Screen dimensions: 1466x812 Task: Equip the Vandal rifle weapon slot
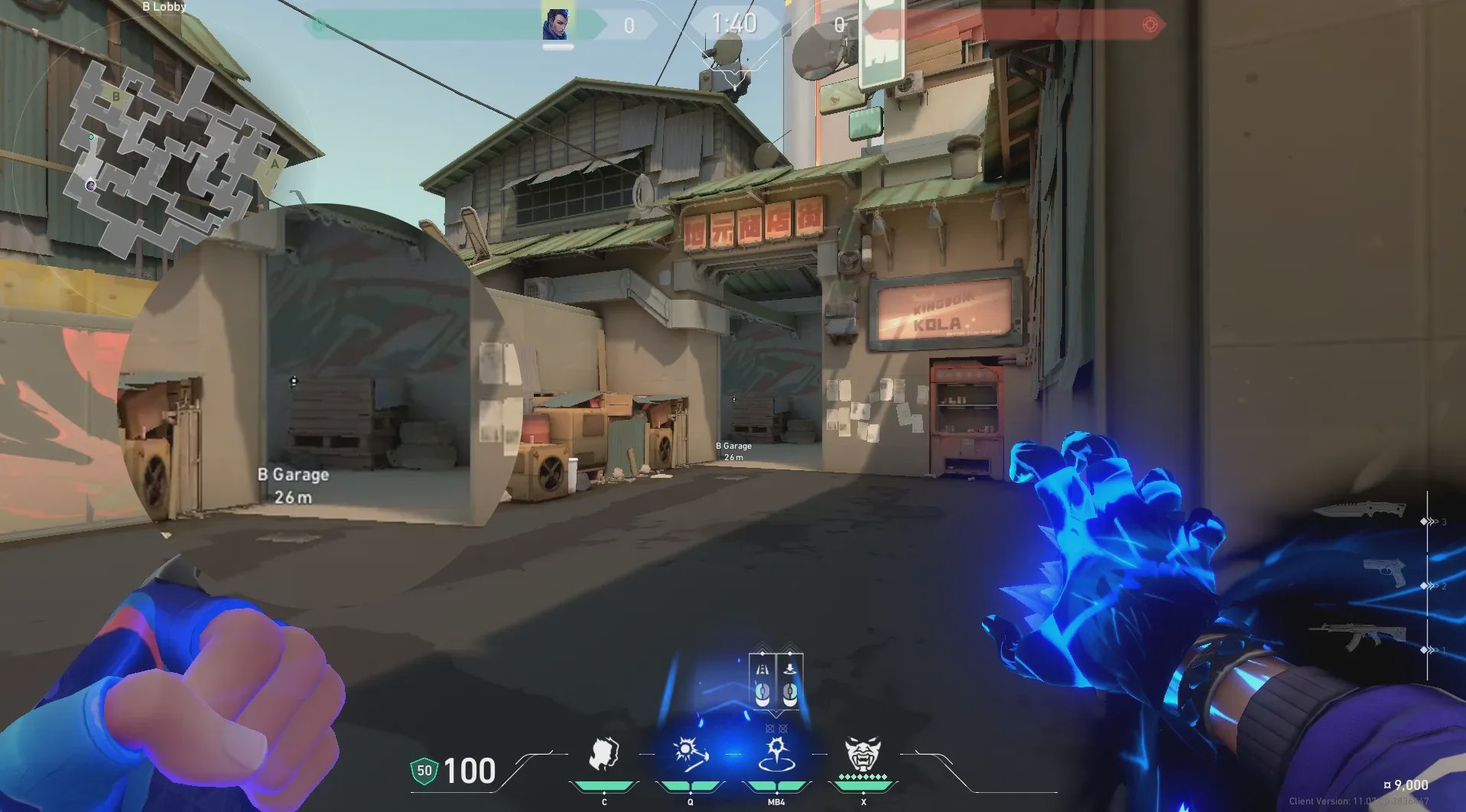click(x=1358, y=636)
